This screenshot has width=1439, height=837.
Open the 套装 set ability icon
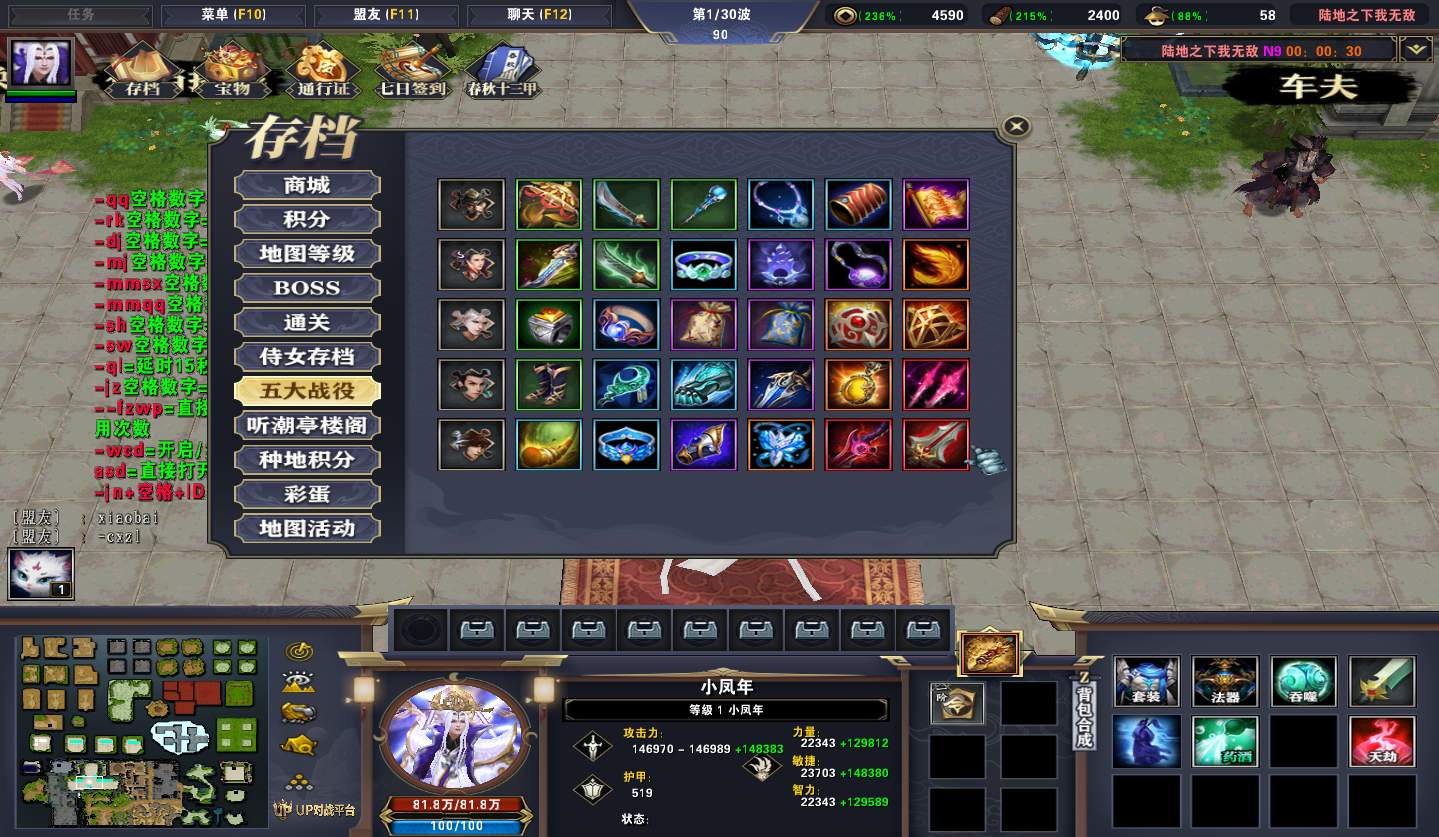[x=1147, y=681]
